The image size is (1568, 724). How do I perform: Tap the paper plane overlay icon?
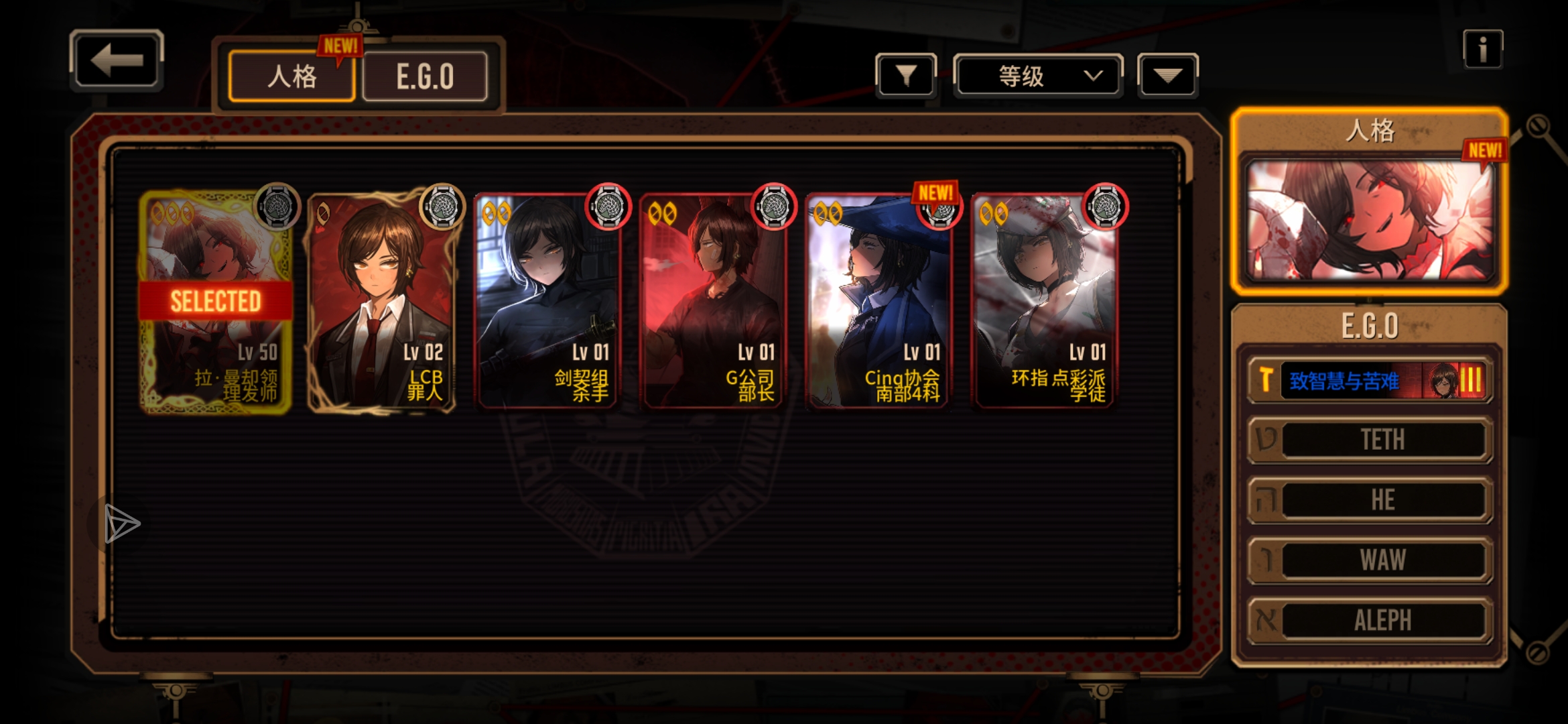pyautogui.click(x=121, y=524)
